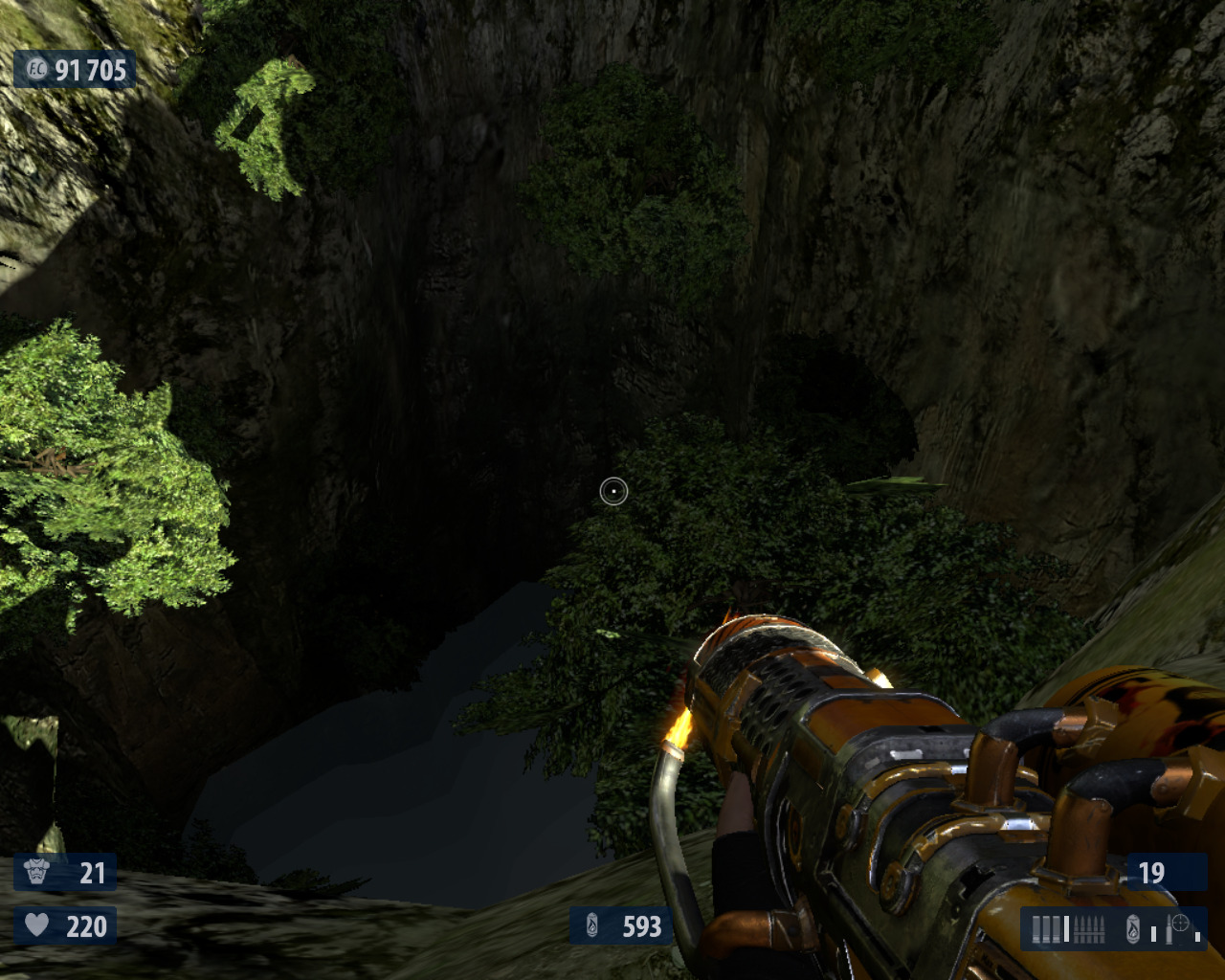This screenshot has width=1225, height=980.
Task: Select the belt of rifle bullets icon
Action: click(1090, 928)
